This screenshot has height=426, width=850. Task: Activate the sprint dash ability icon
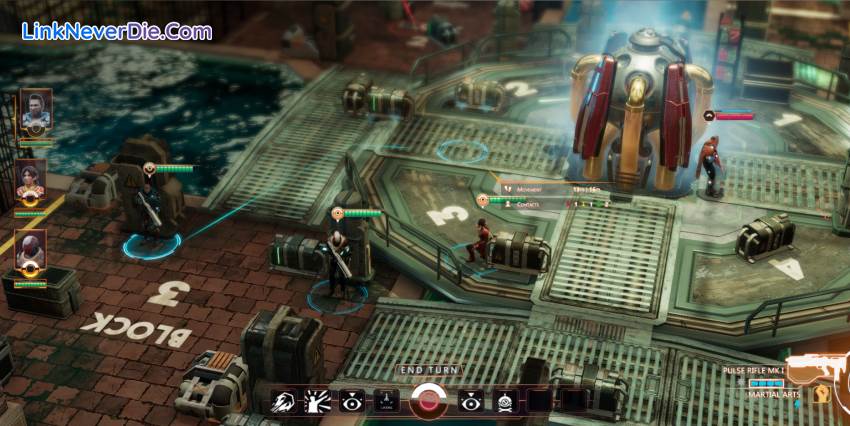coord(283,401)
